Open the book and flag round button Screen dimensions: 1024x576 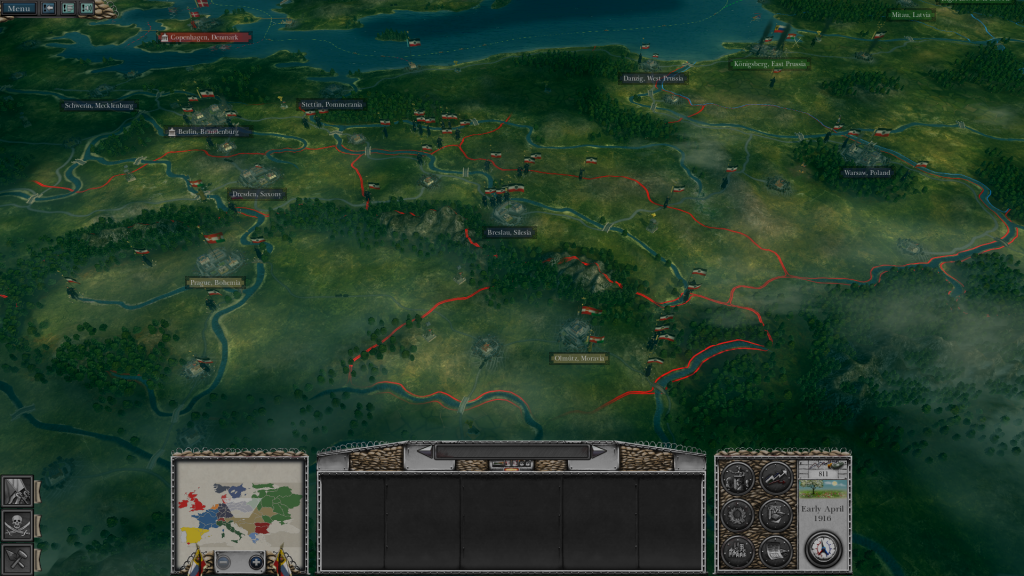(x=776, y=515)
